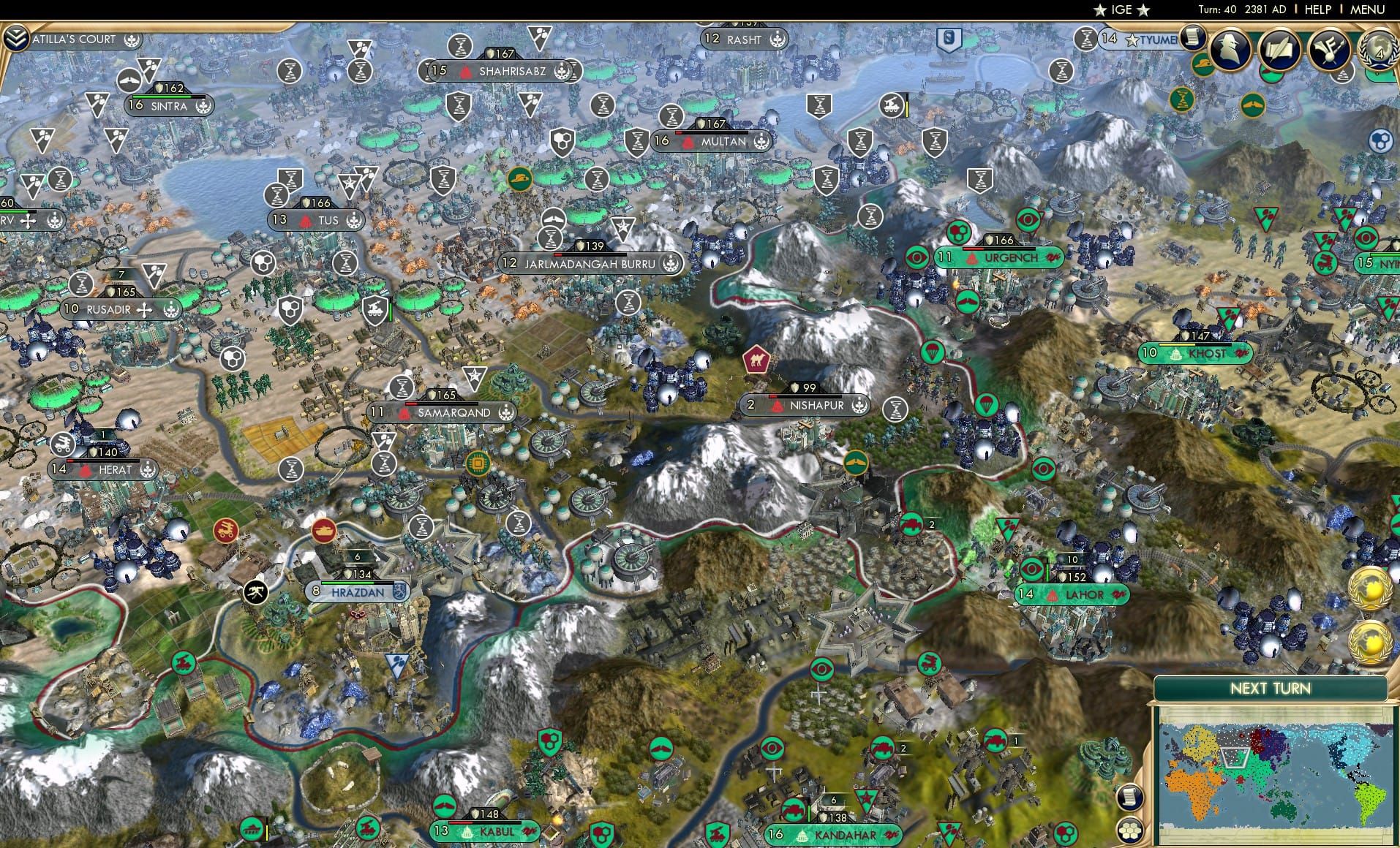Open HELP from the top bar
1400x848 pixels.
pos(1317,9)
